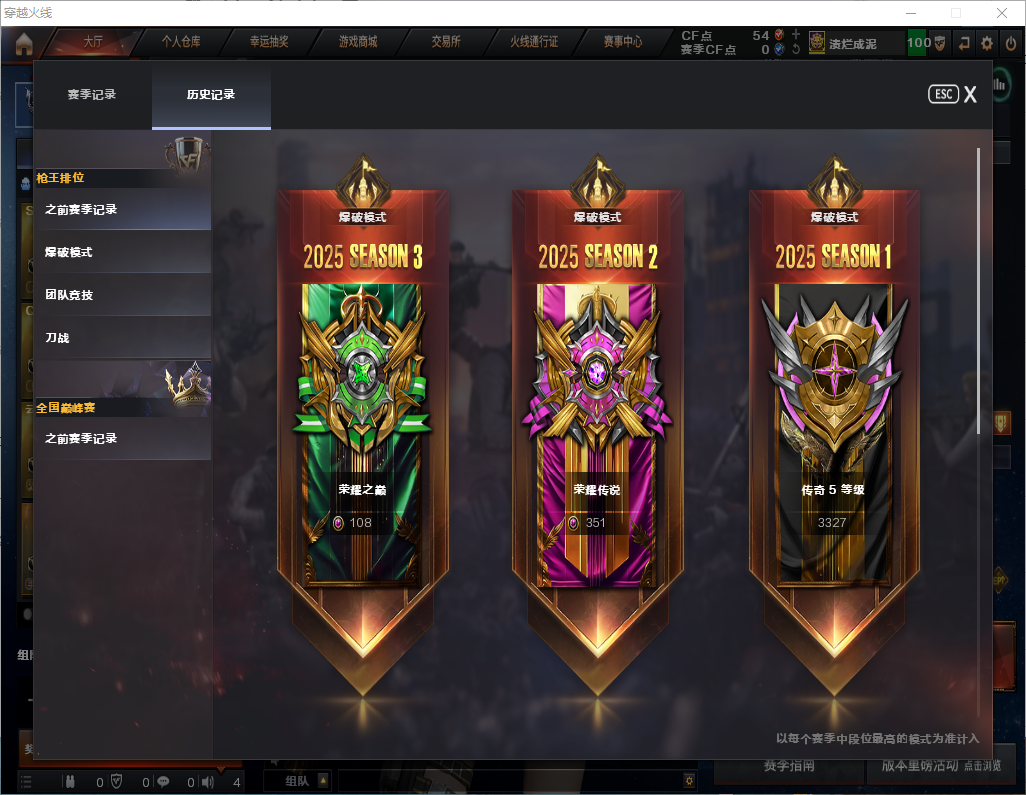Open the 赛事中心 tournament center

pos(622,42)
